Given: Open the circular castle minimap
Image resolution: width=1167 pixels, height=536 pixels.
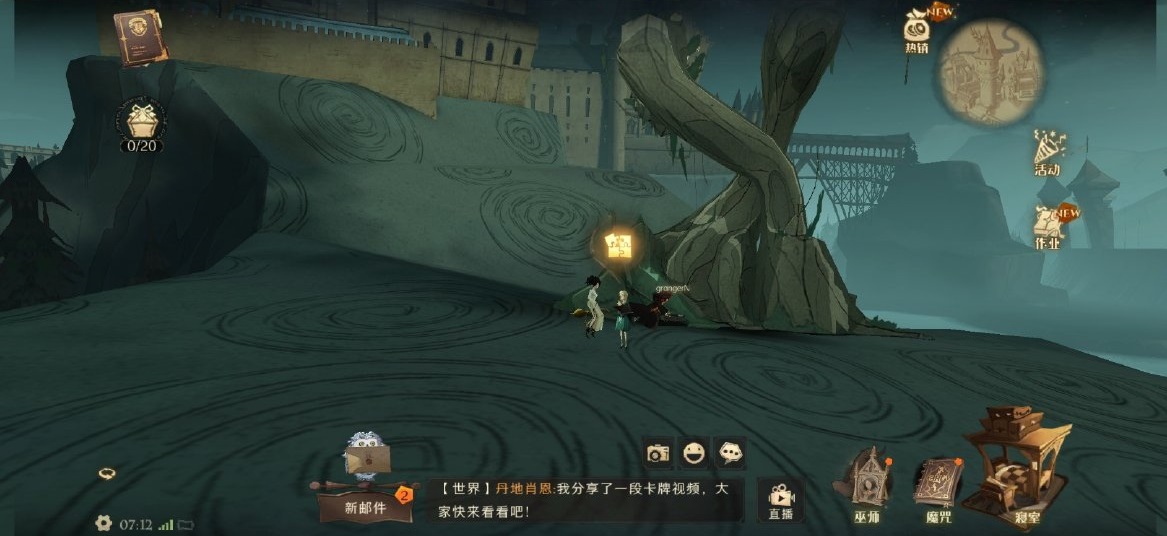Looking at the screenshot, I should tap(991, 73).
